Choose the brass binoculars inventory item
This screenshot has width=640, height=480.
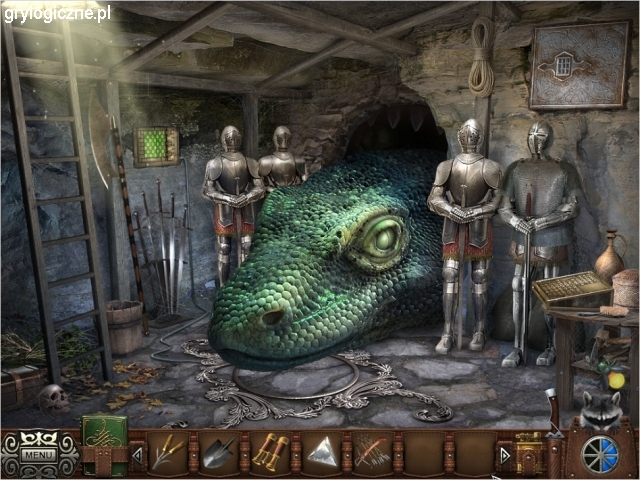(x=270, y=454)
